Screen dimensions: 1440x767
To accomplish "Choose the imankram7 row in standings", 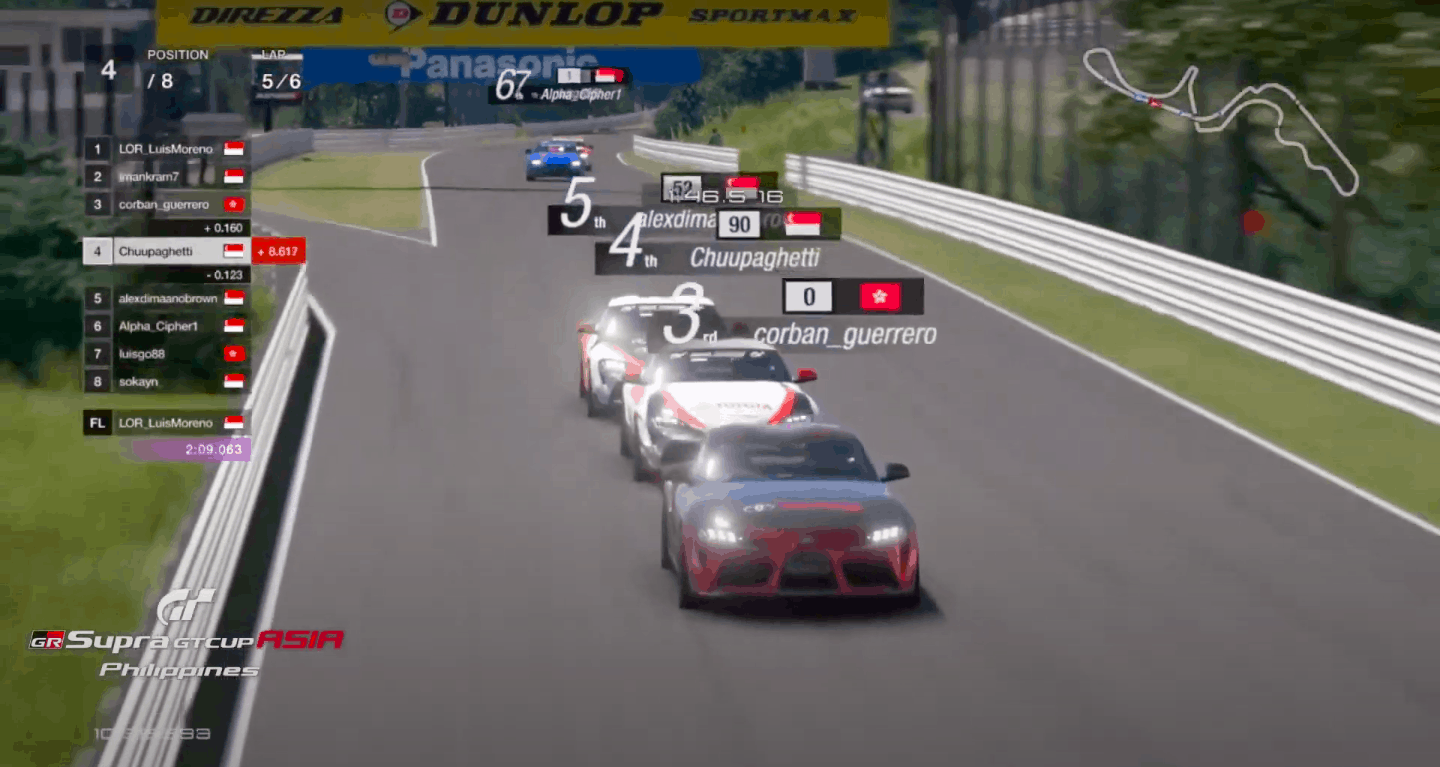I will [167, 177].
